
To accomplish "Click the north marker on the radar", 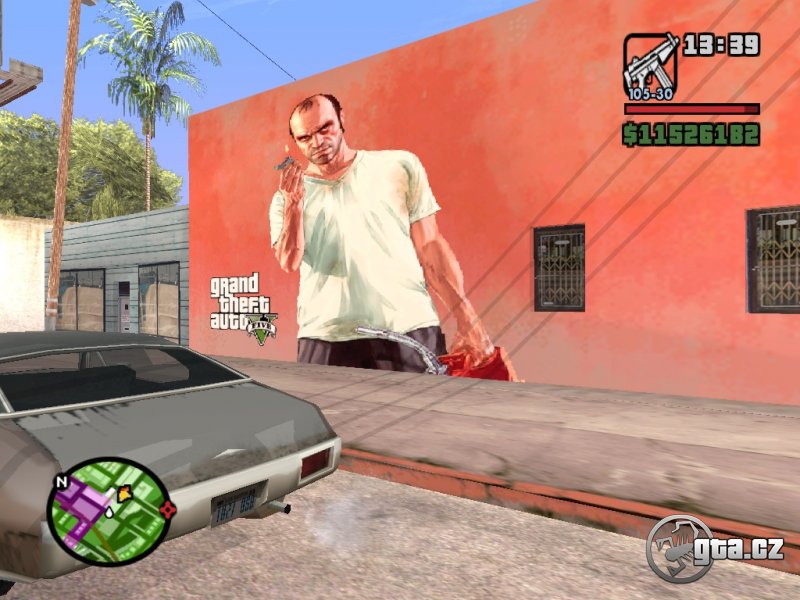I will (x=61, y=481).
